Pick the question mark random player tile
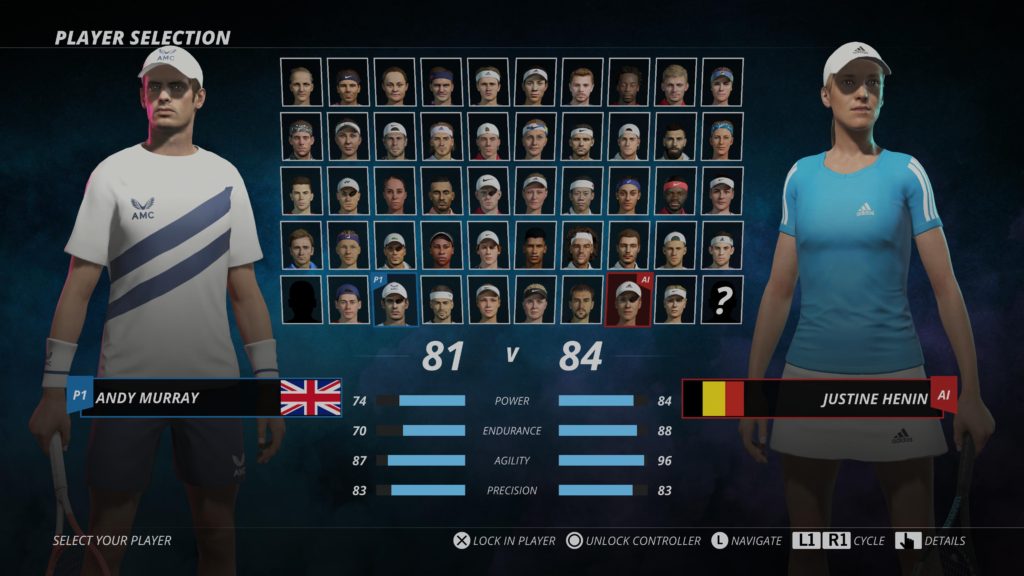 coord(722,299)
